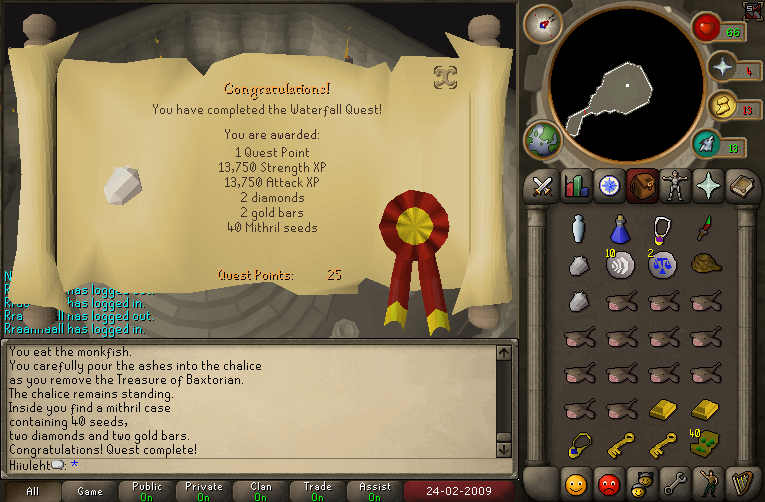Screen dimensions: 765x502
Task: Toggle the Public chat filter
Action: 146,491
